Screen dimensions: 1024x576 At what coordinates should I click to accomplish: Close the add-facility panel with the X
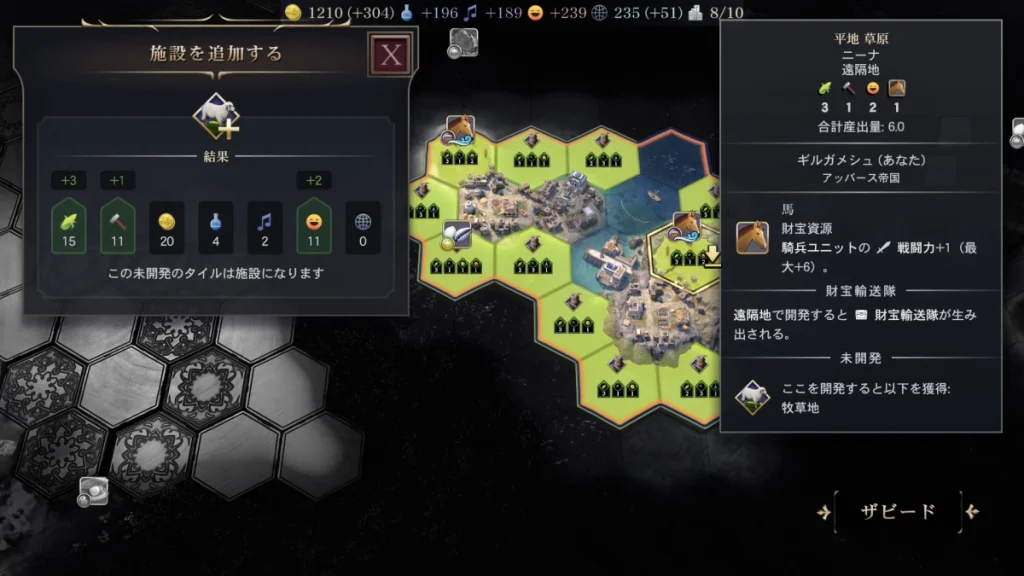point(390,55)
